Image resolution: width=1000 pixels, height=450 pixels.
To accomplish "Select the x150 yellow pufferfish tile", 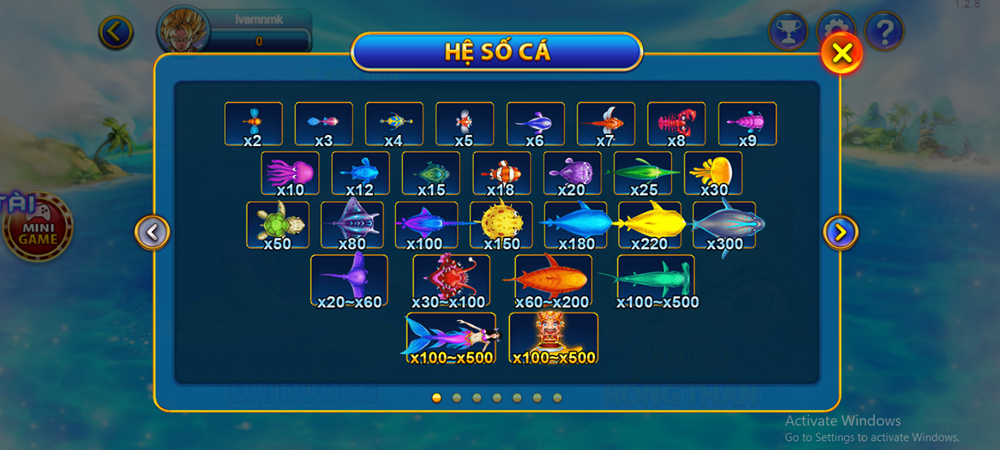I will click(503, 225).
